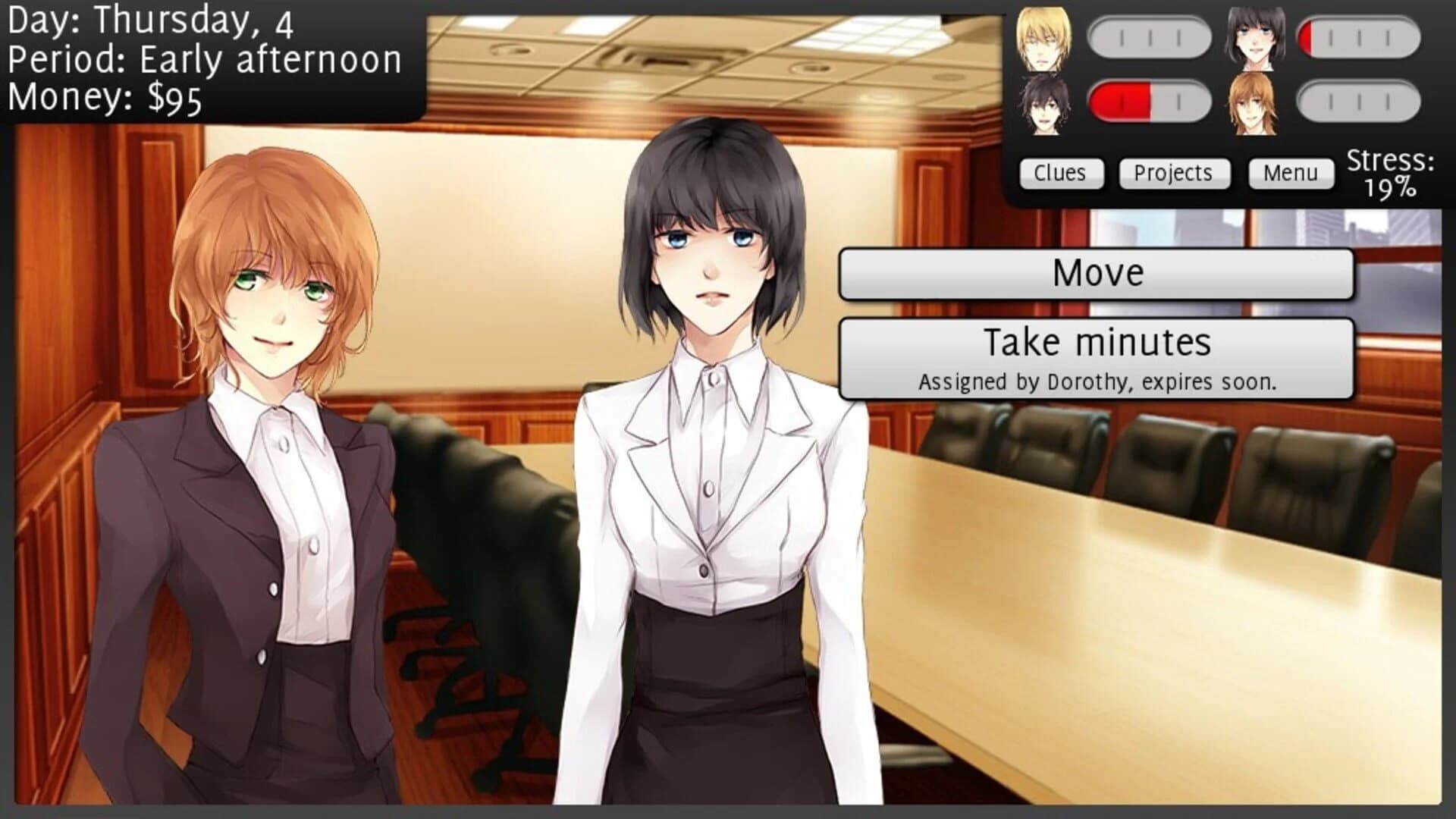Open the game Menu
The width and height of the screenshot is (1456, 819).
(x=1291, y=173)
